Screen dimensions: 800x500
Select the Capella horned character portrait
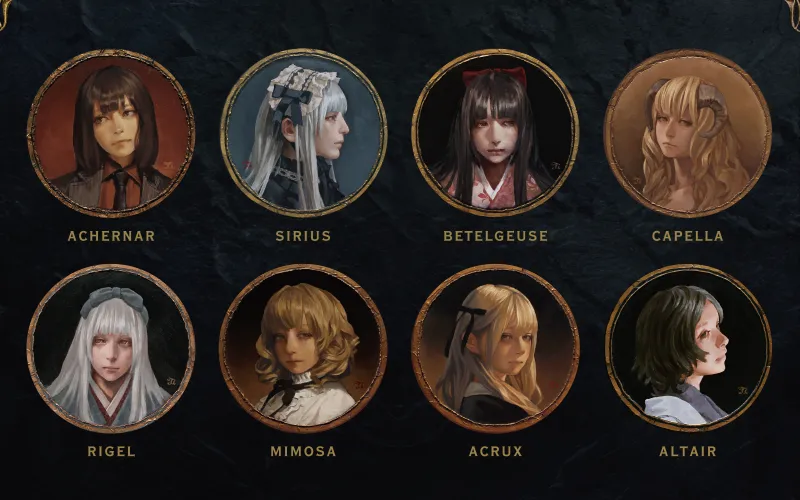pos(688,133)
